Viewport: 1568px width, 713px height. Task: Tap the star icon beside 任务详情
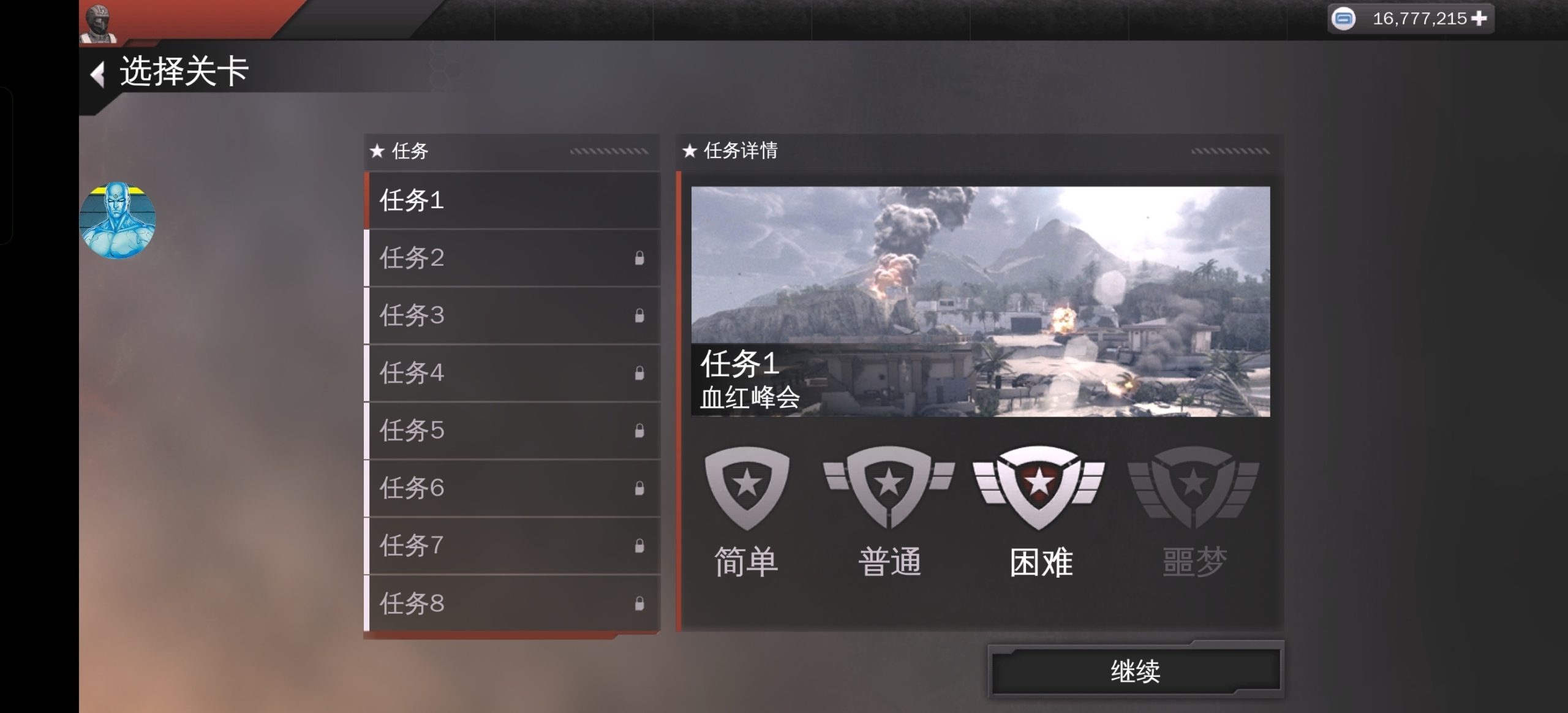(691, 150)
